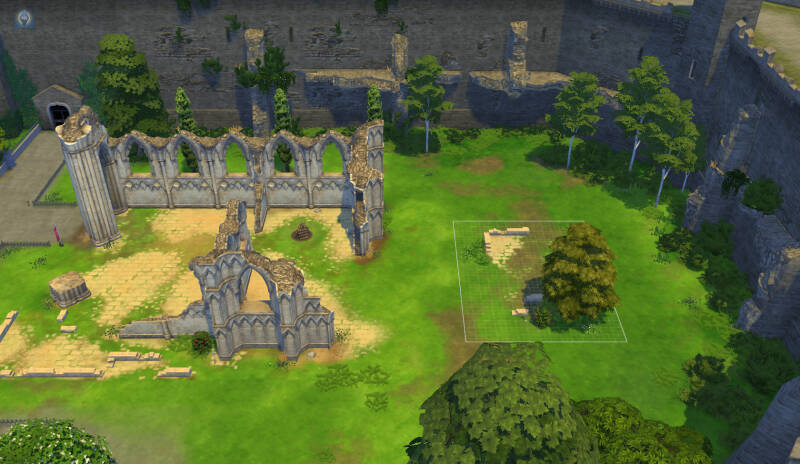
Task: Click the blue plumbob icon in the corner
Action: click(x=23, y=18)
